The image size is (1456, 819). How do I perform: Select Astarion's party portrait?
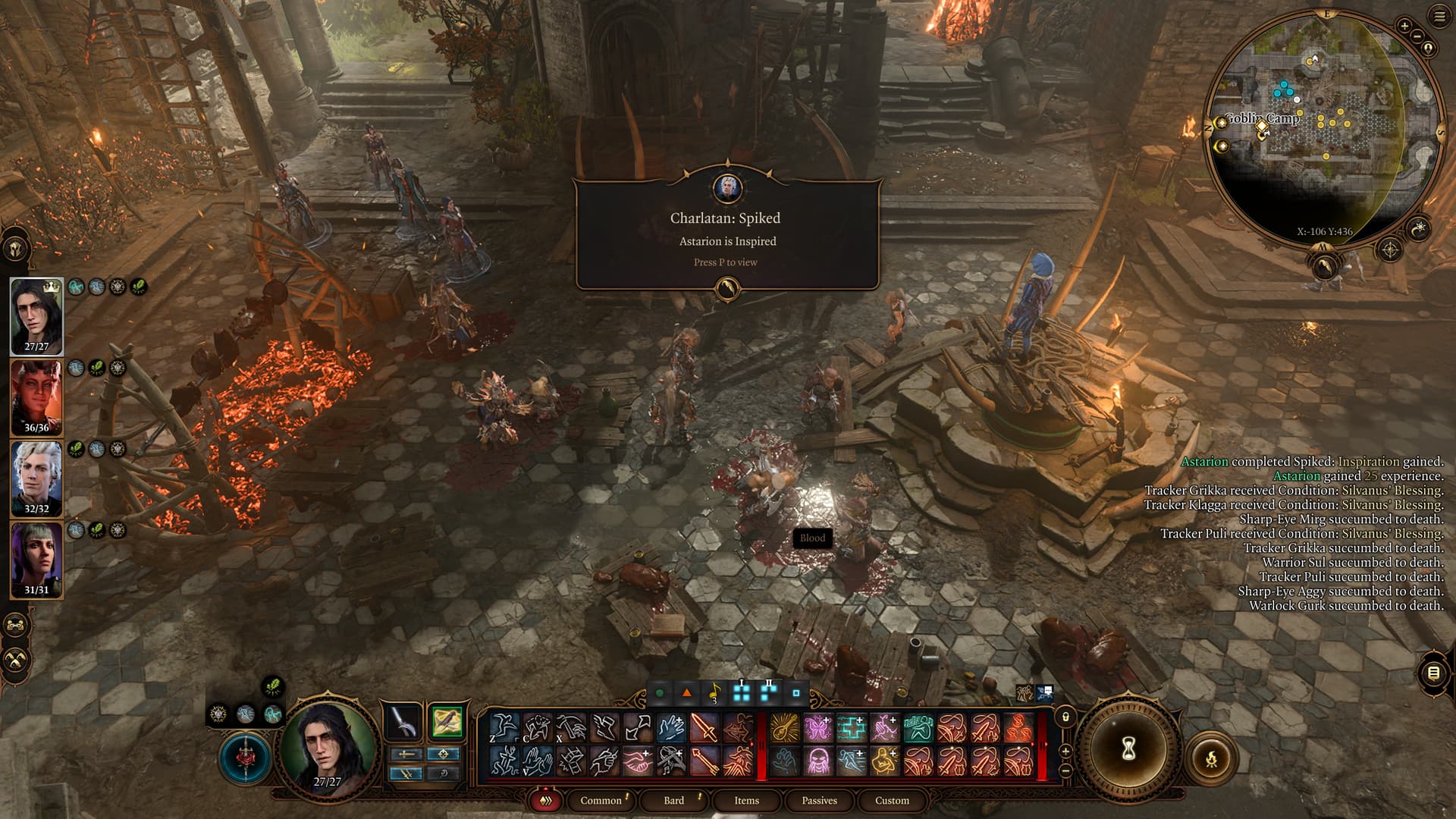pos(36,478)
